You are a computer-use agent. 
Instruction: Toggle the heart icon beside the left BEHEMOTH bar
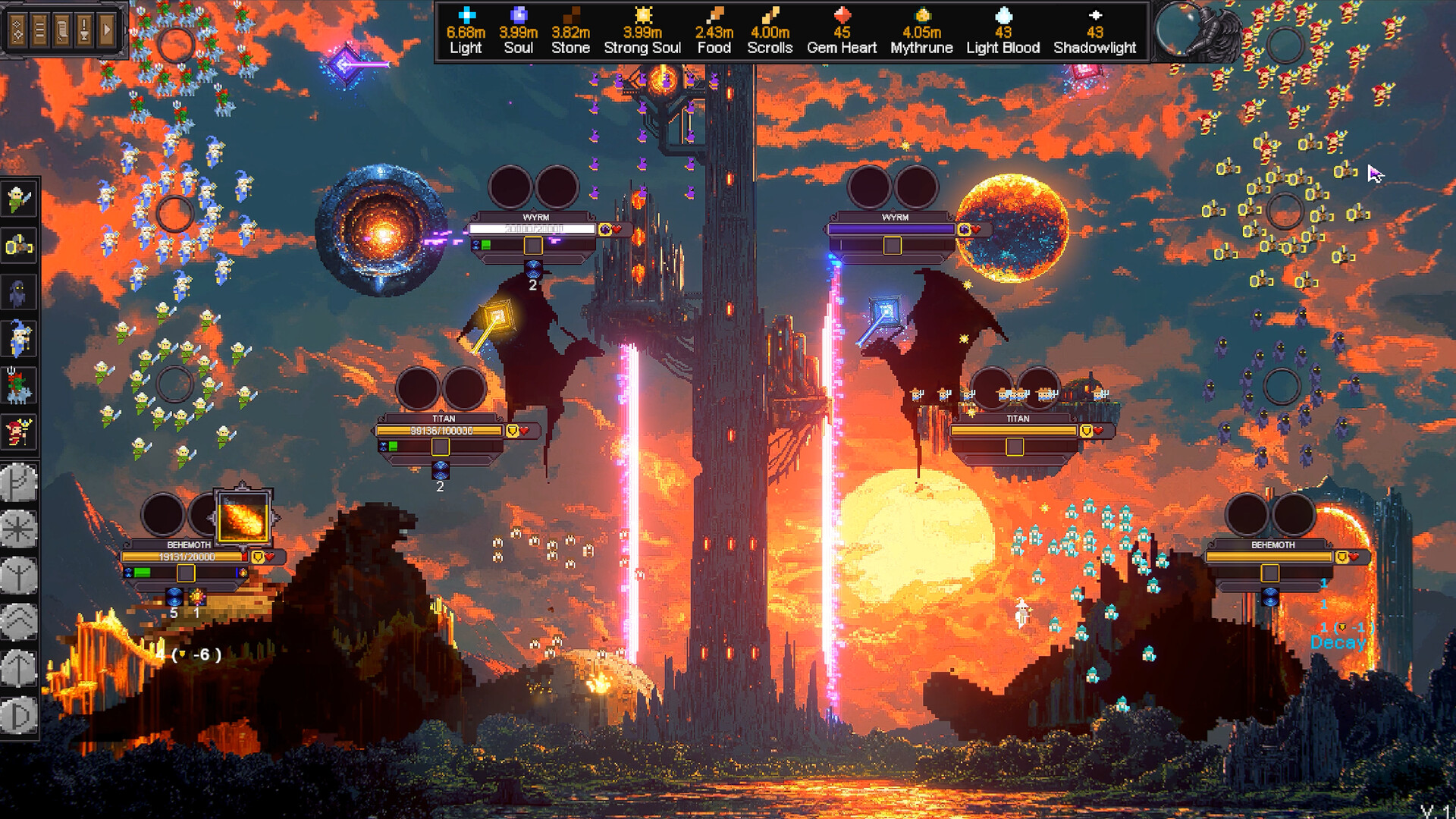(x=269, y=557)
